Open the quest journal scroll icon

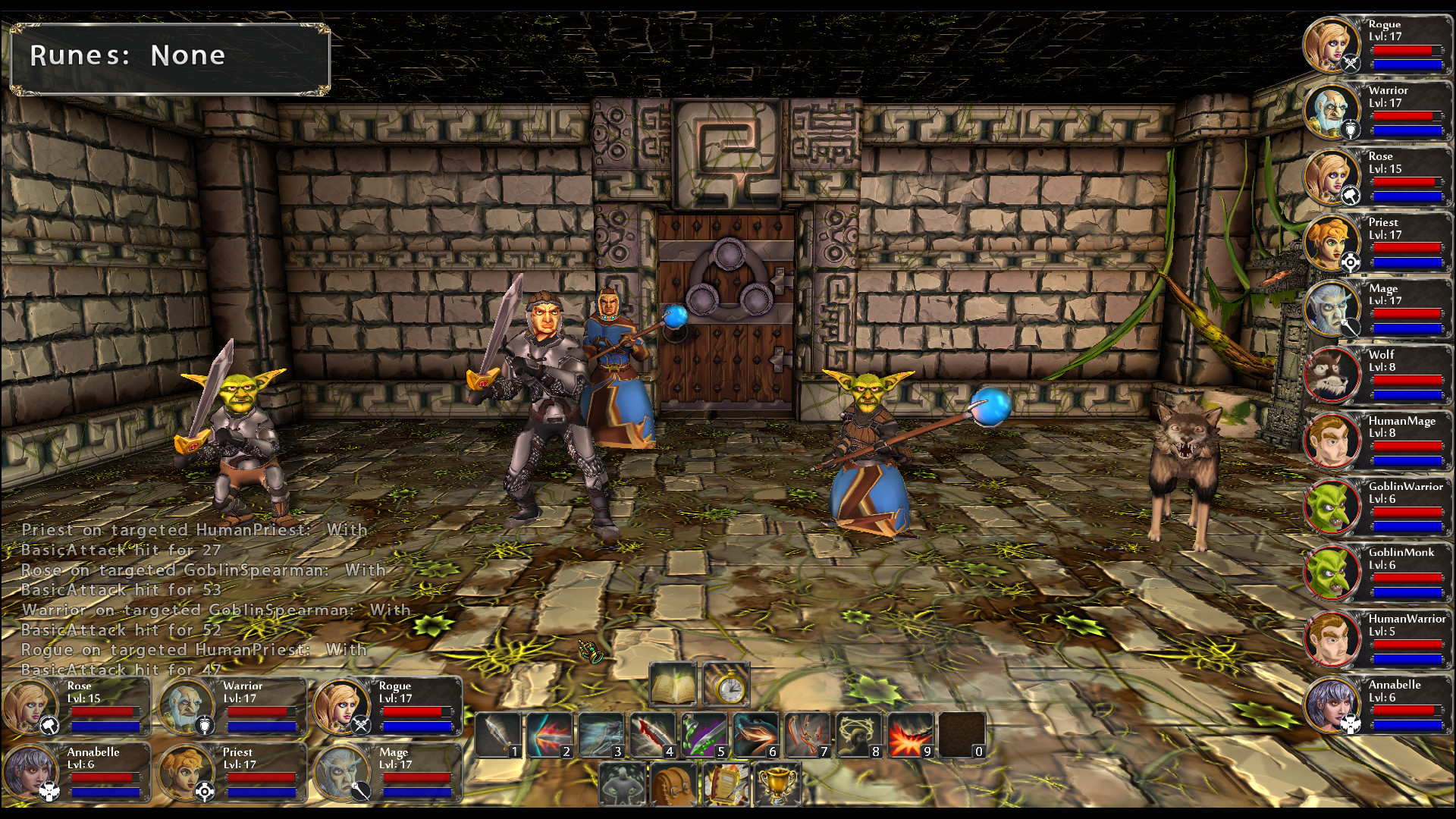point(726,784)
